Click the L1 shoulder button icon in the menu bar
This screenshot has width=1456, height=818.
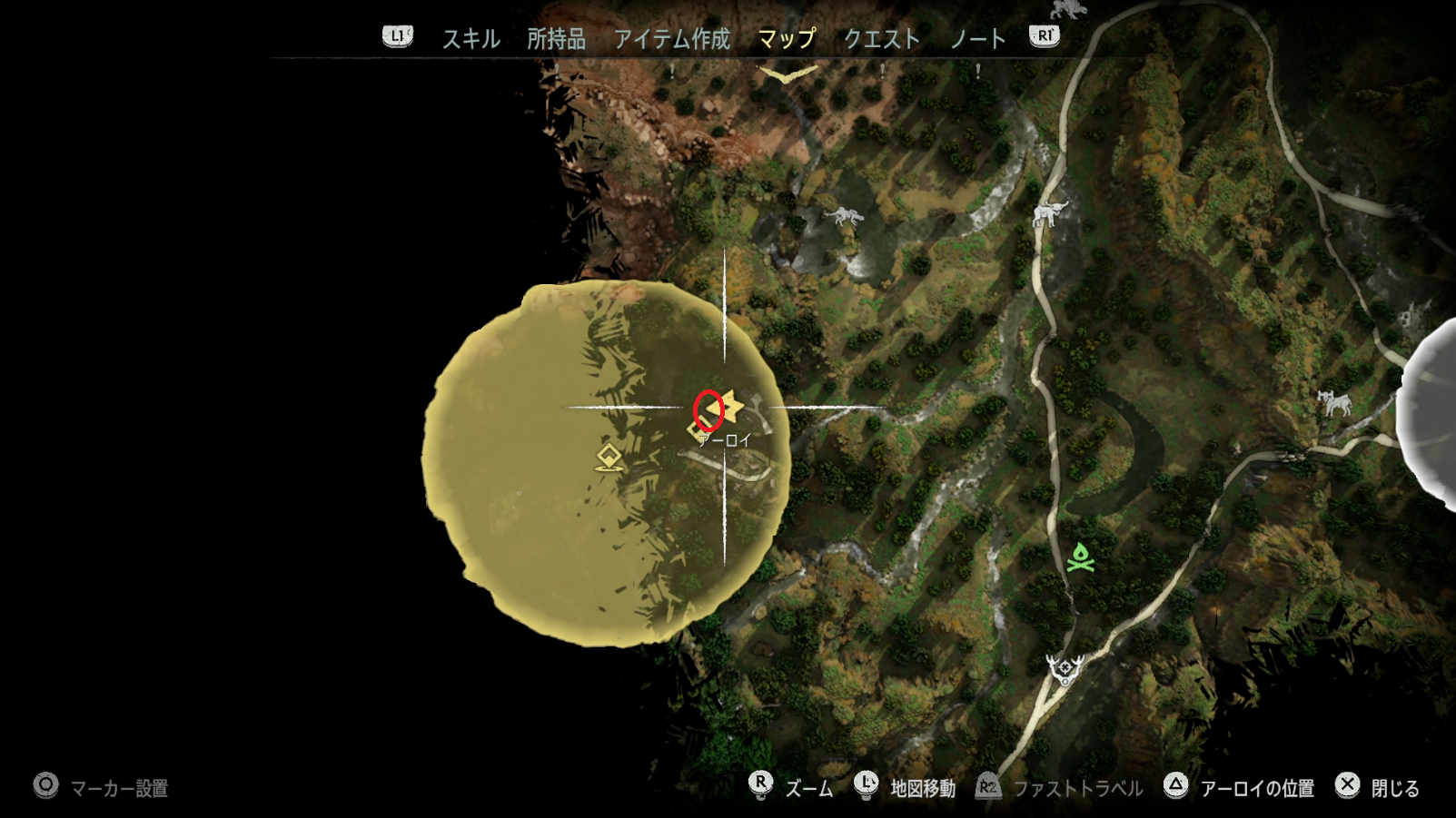click(397, 37)
